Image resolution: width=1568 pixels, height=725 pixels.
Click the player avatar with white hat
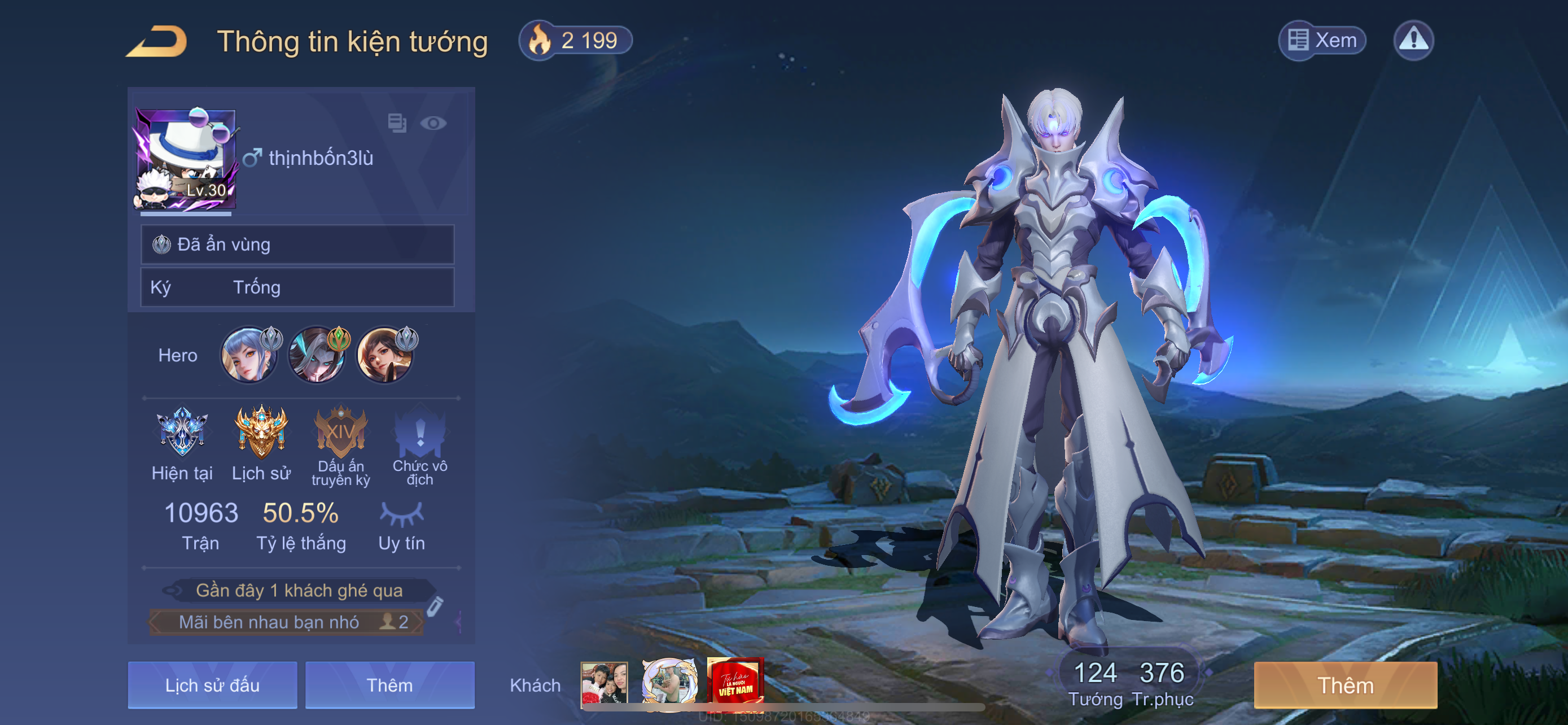[185, 159]
